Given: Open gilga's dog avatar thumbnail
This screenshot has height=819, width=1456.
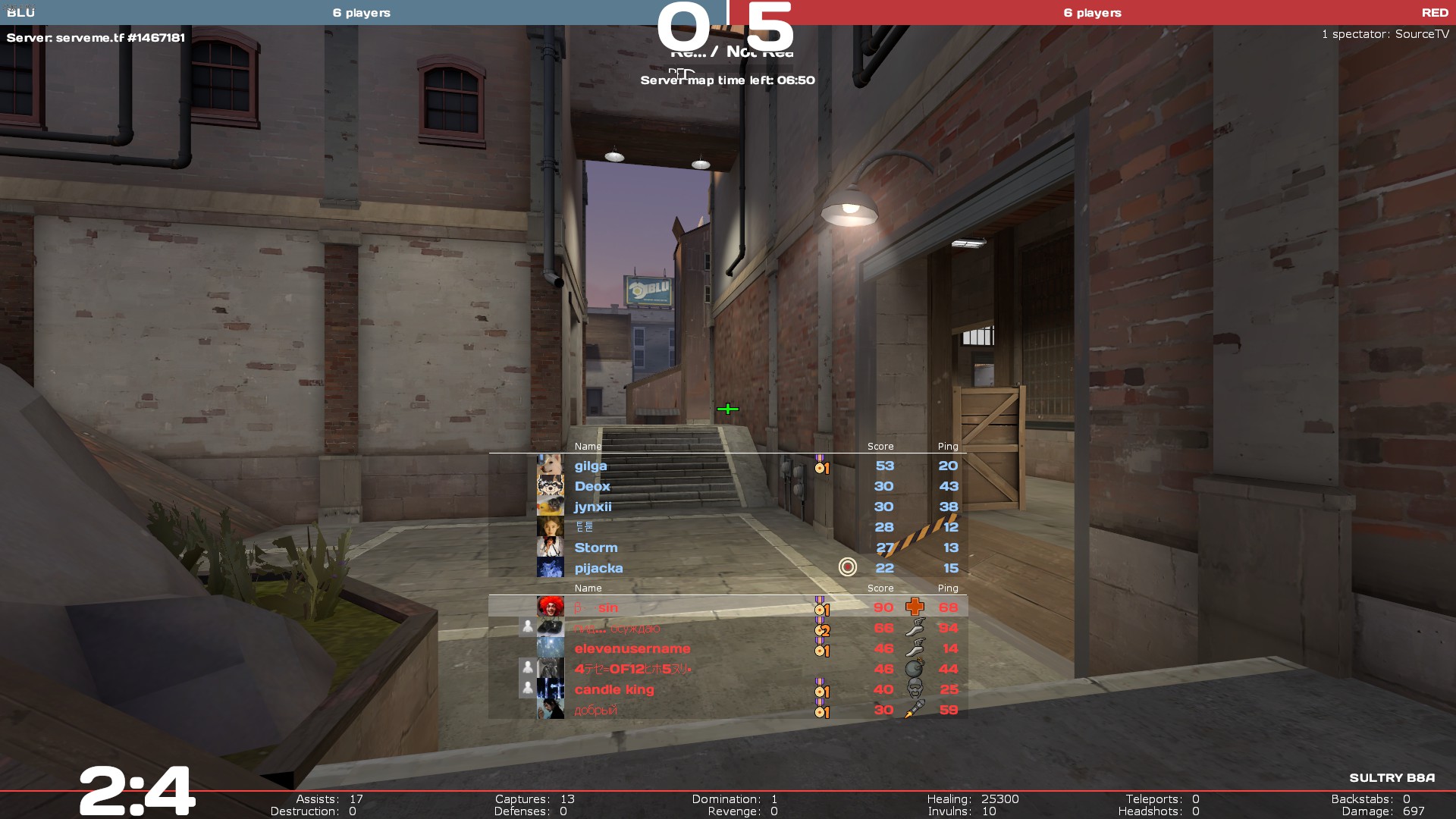Looking at the screenshot, I should pyautogui.click(x=550, y=466).
